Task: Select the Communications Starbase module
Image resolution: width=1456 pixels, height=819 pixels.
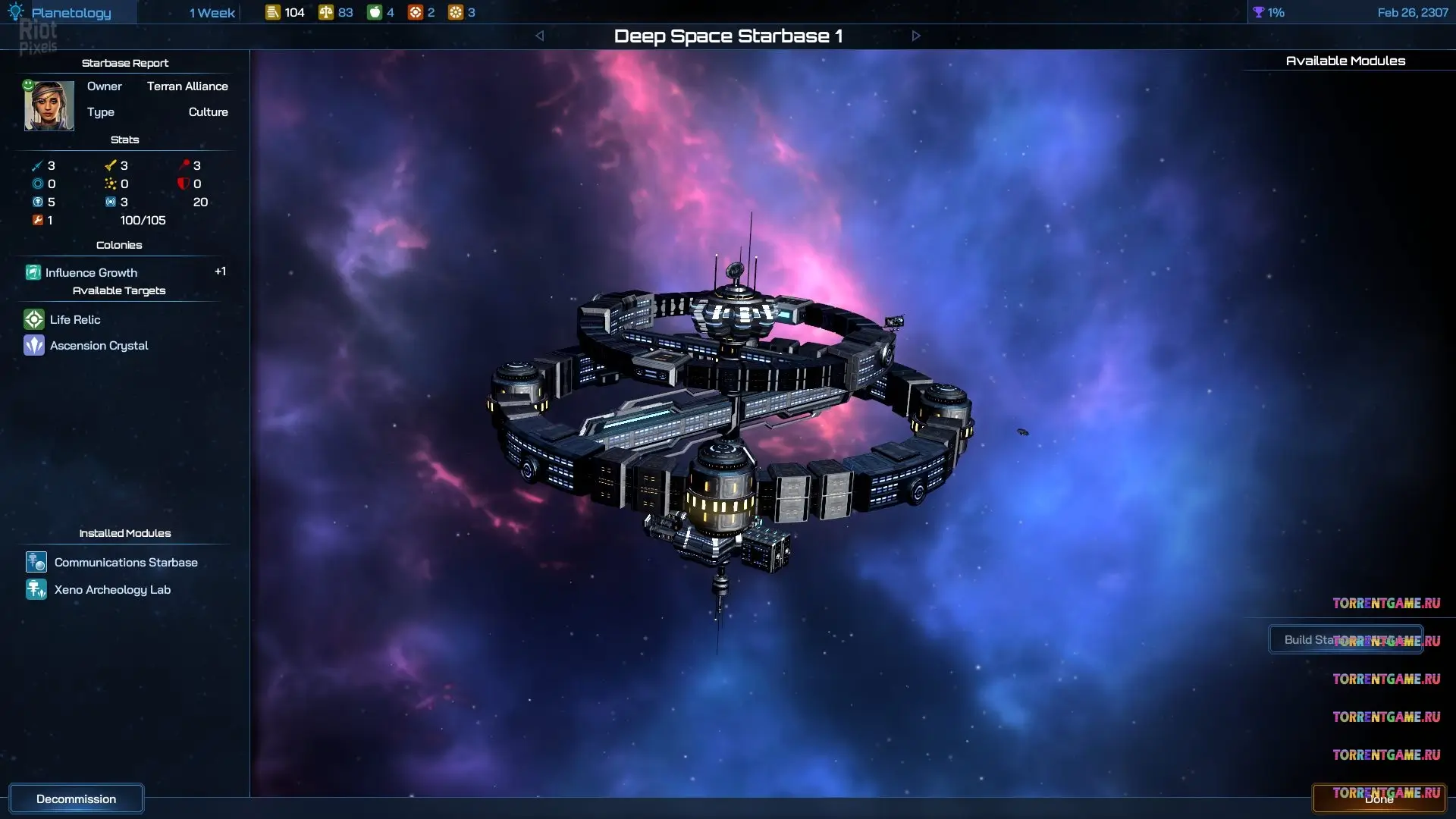Action: pyautogui.click(x=125, y=563)
